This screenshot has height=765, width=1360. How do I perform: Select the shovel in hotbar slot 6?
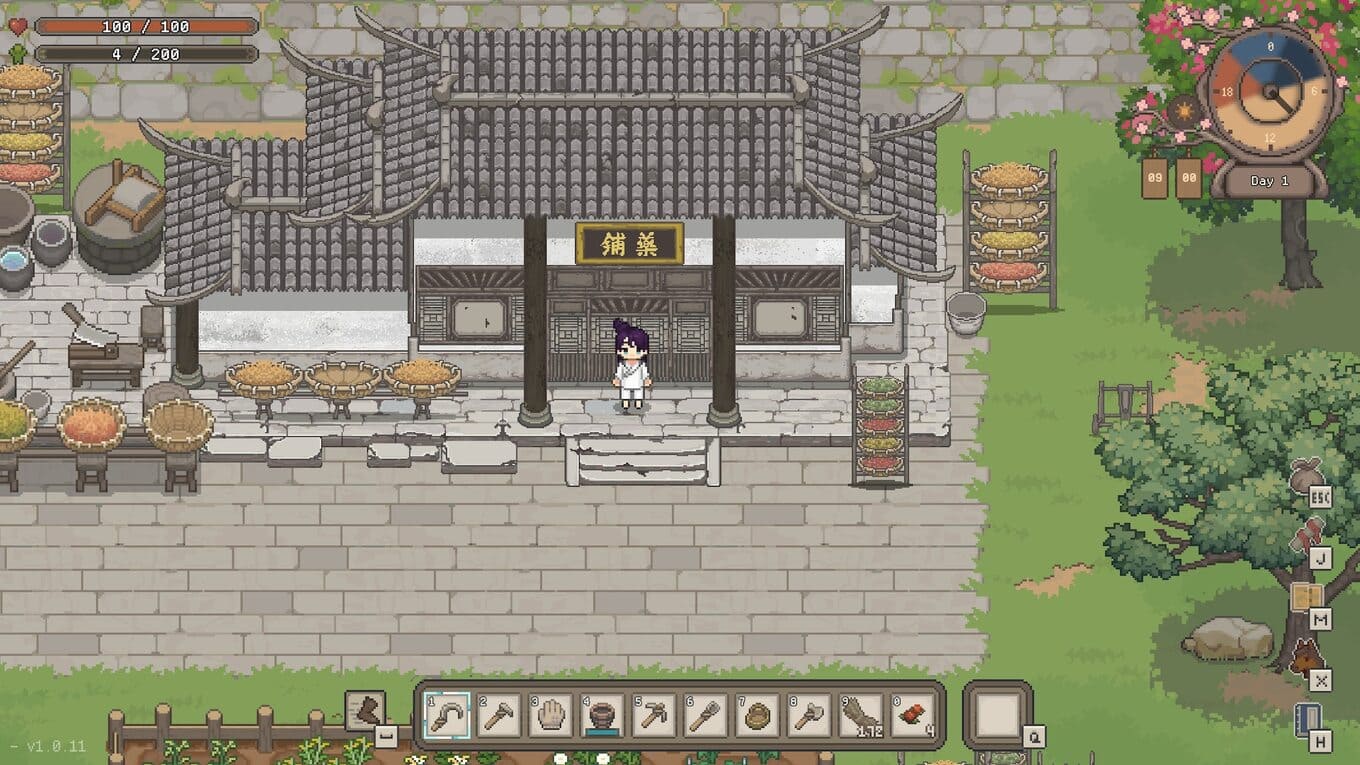click(706, 715)
